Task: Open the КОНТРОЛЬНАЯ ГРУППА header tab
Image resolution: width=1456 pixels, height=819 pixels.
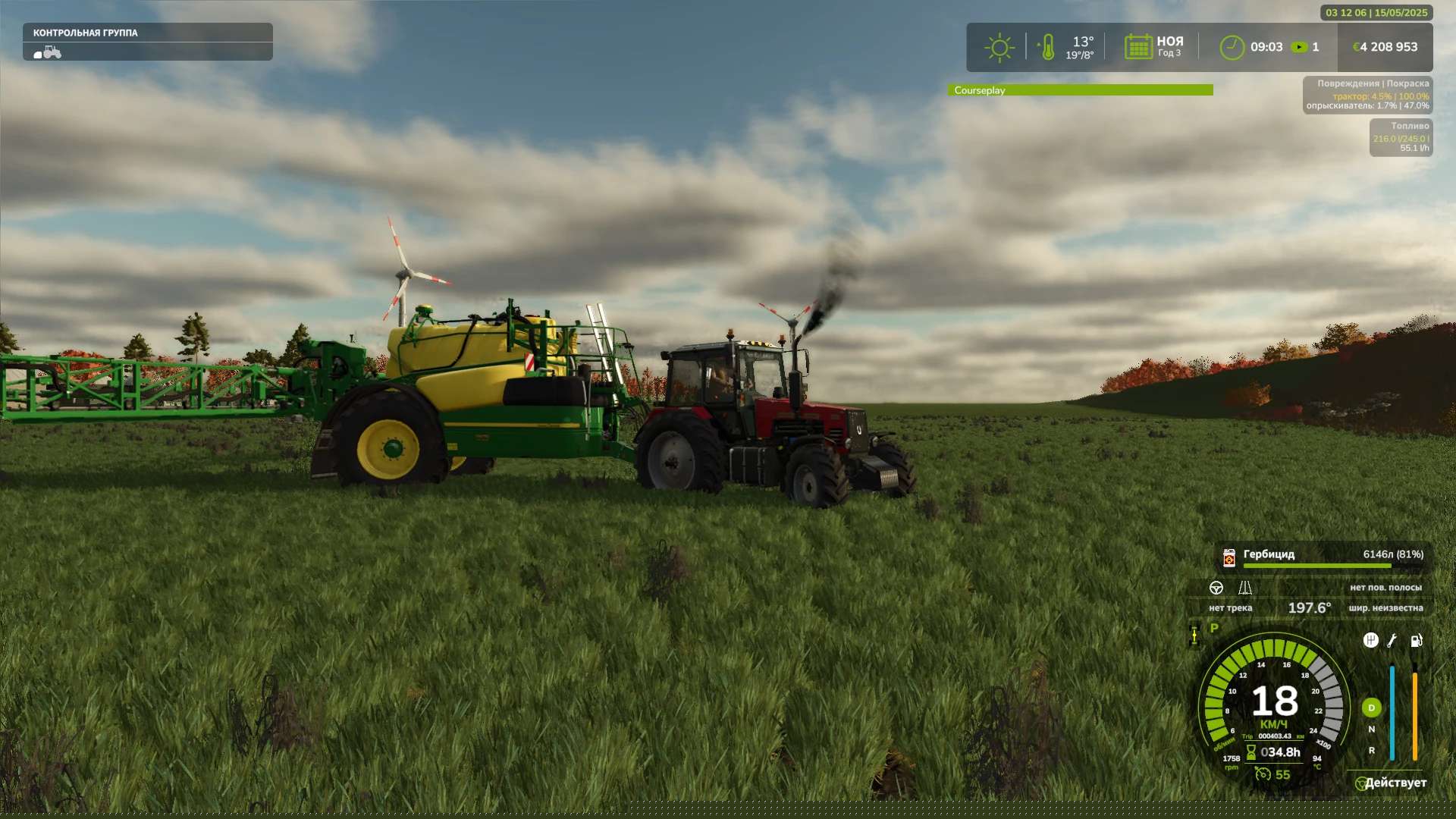Action: (85, 33)
